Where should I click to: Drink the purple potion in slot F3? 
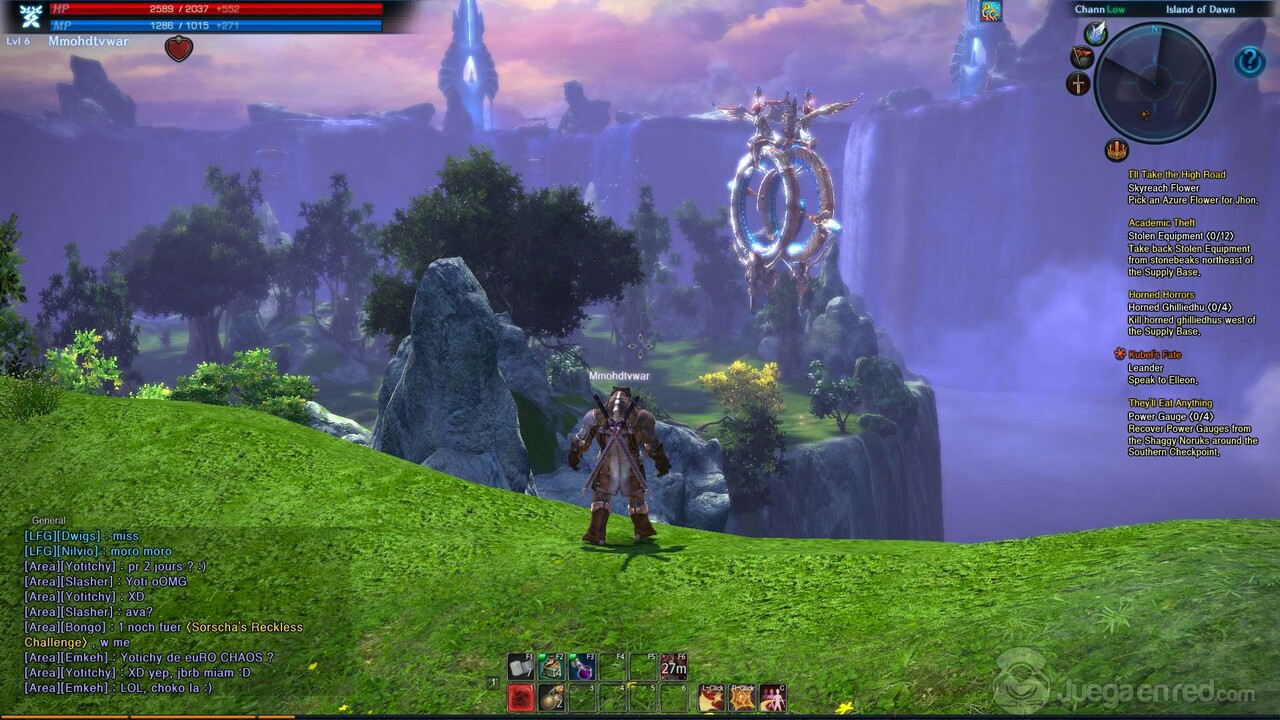581,666
